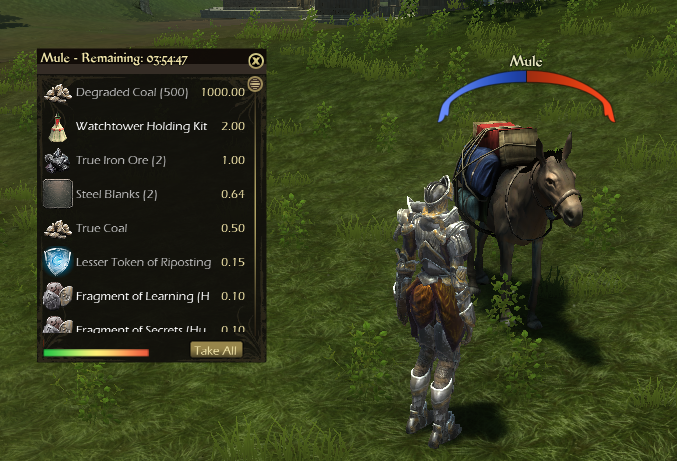Take all items from the mule
Image resolution: width=677 pixels, height=461 pixels.
click(216, 350)
